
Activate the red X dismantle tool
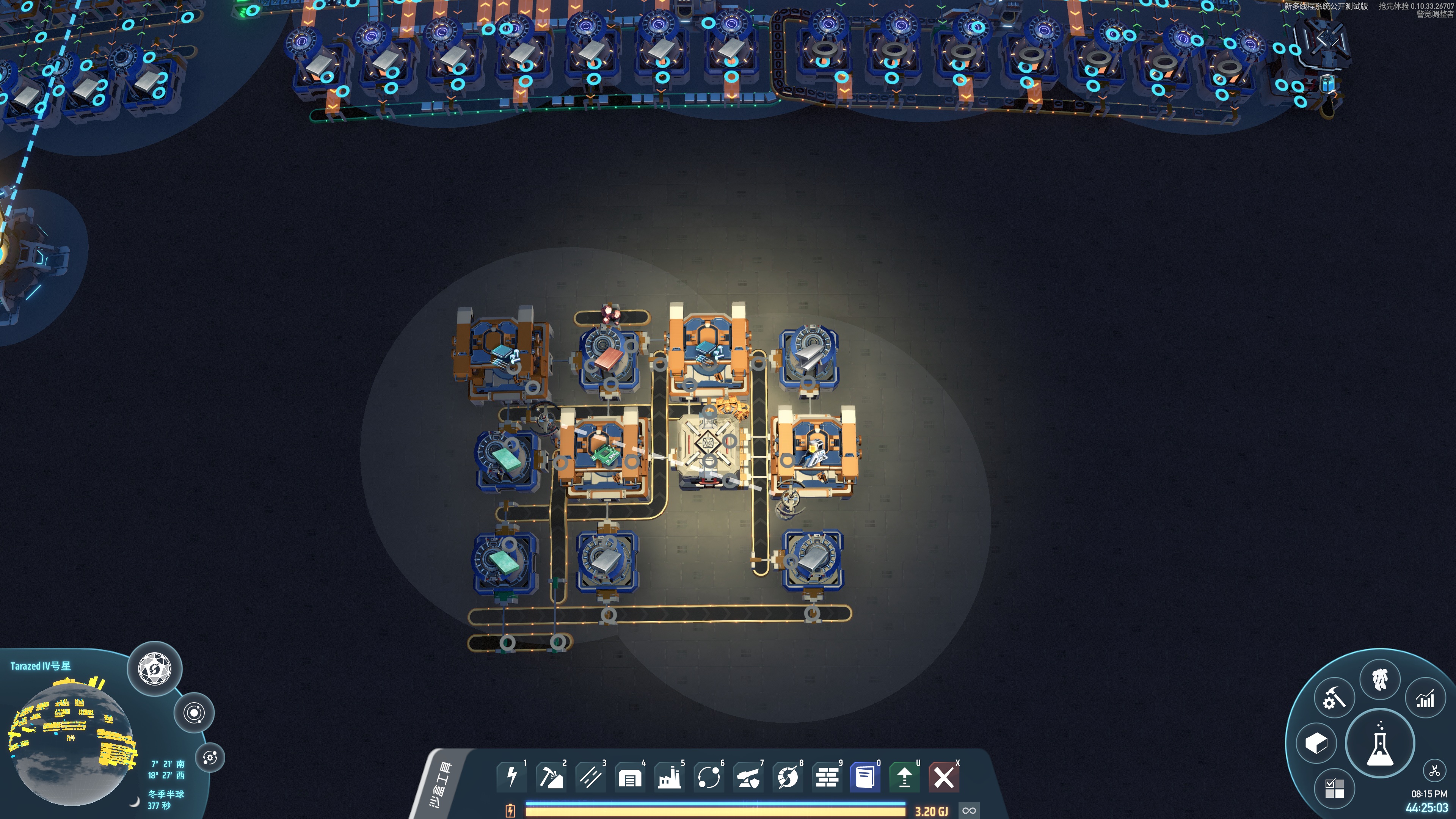(943, 777)
